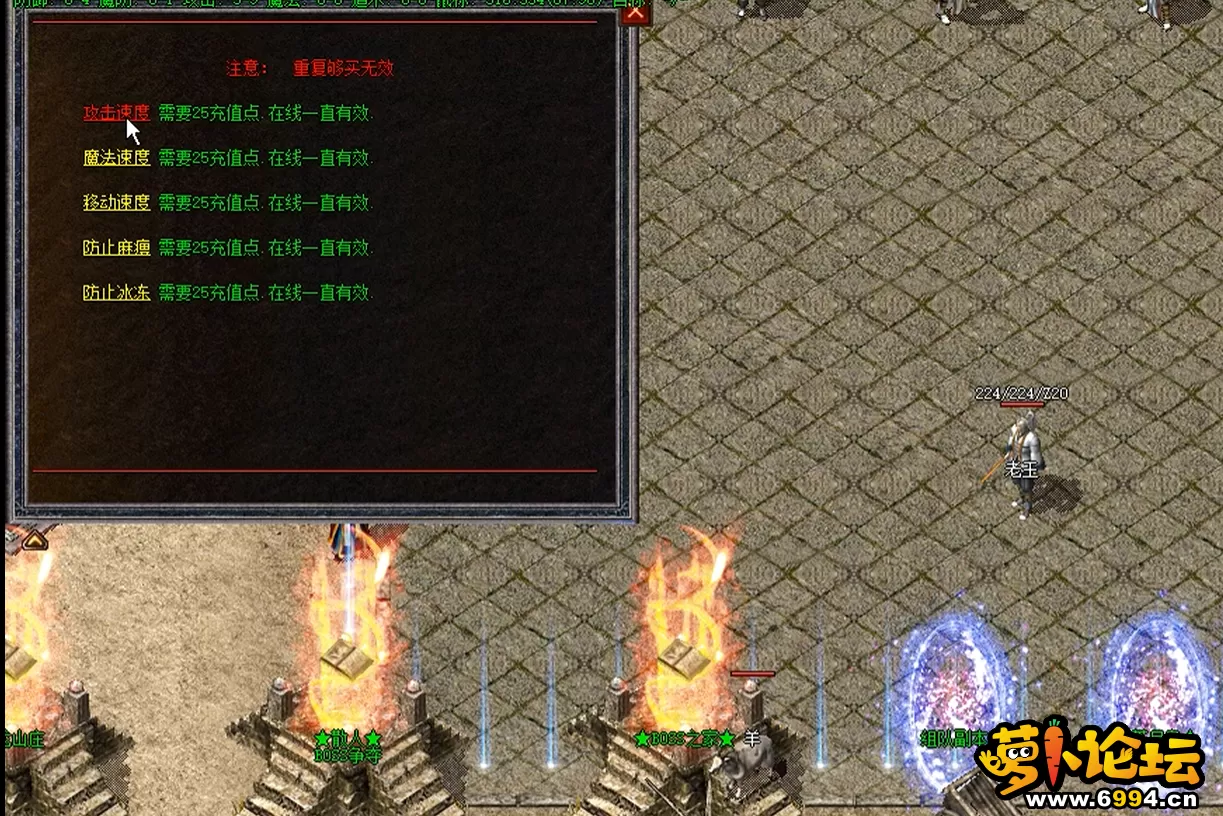Image resolution: width=1223 pixels, height=816 pixels.
Task: Select the 魔法速度 magic speed option
Action: click(x=116, y=158)
